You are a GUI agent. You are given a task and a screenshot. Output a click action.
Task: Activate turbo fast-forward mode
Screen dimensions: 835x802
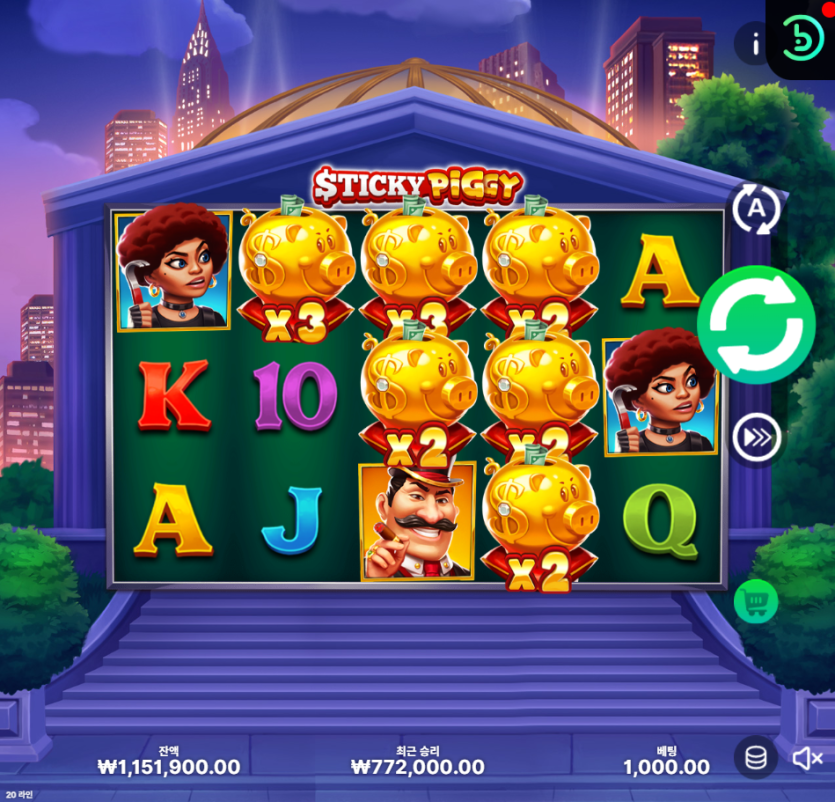click(x=756, y=438)
